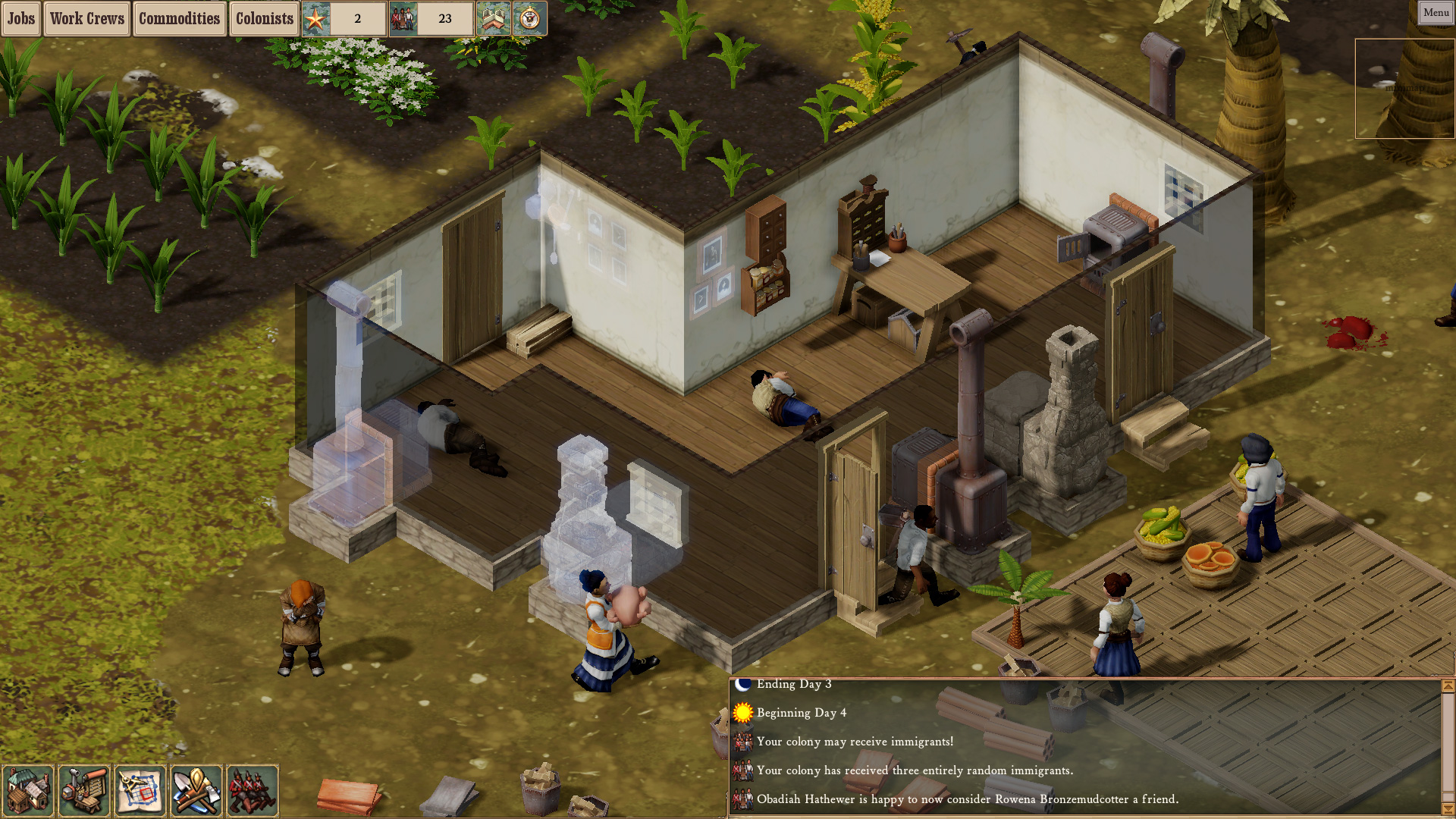
Task: Click the minimap in the corner
Action: coord(1404,89)
